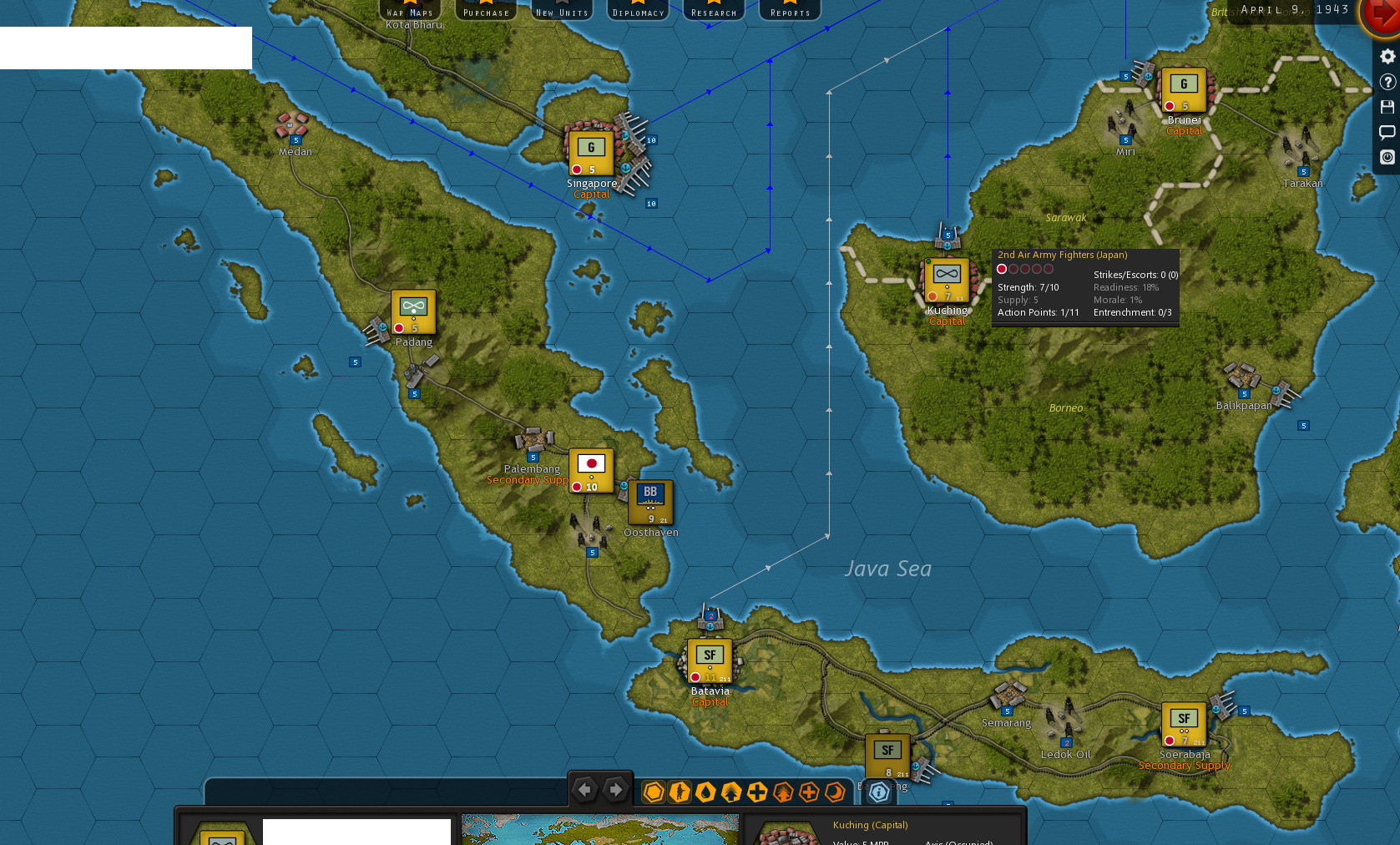Toggle the tree supply overlay hexagon
Image resolution: width=1400 pixels, height=845 pixels.
click(731, 792)
